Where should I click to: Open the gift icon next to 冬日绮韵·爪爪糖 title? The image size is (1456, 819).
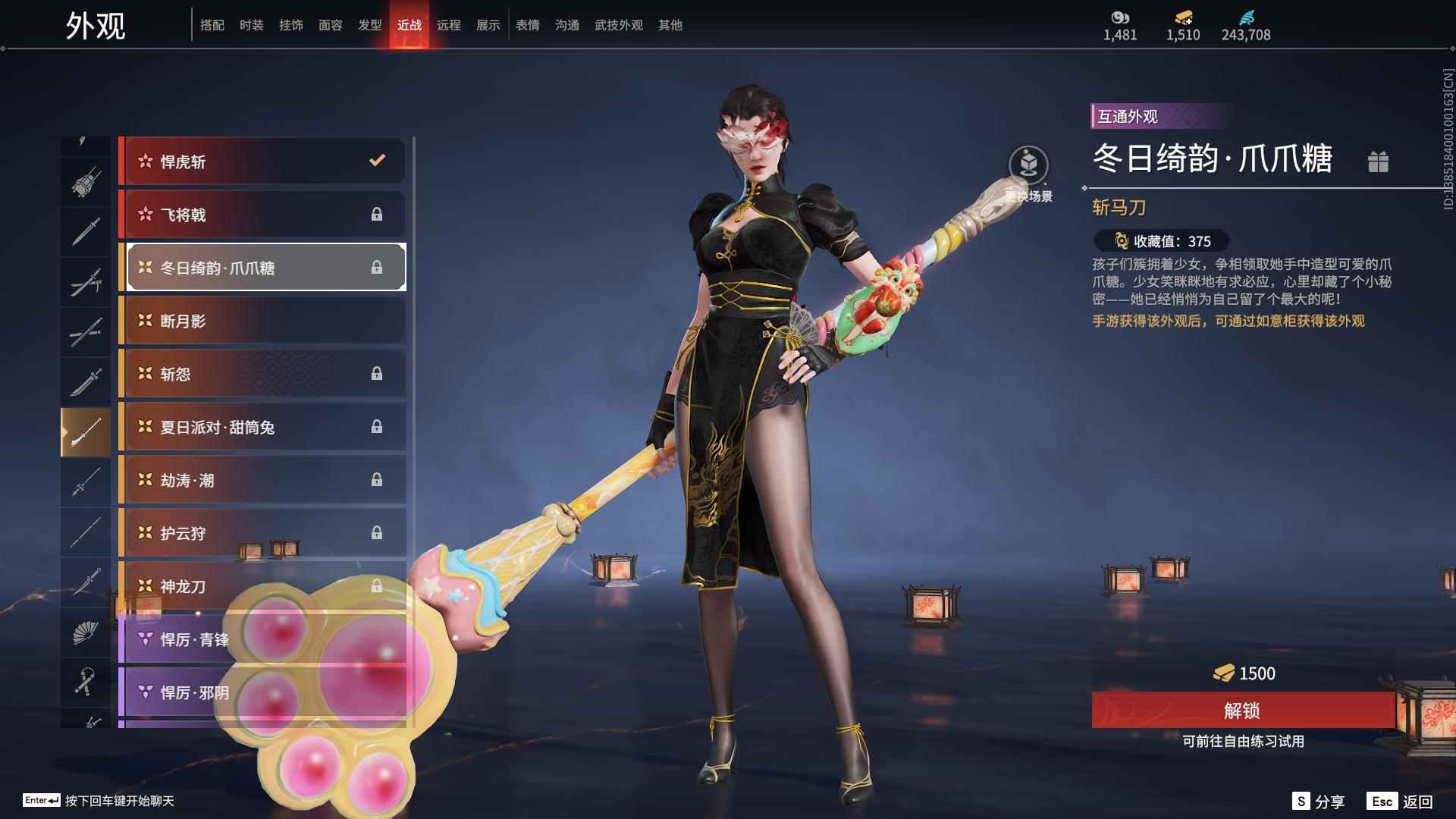1379,162
